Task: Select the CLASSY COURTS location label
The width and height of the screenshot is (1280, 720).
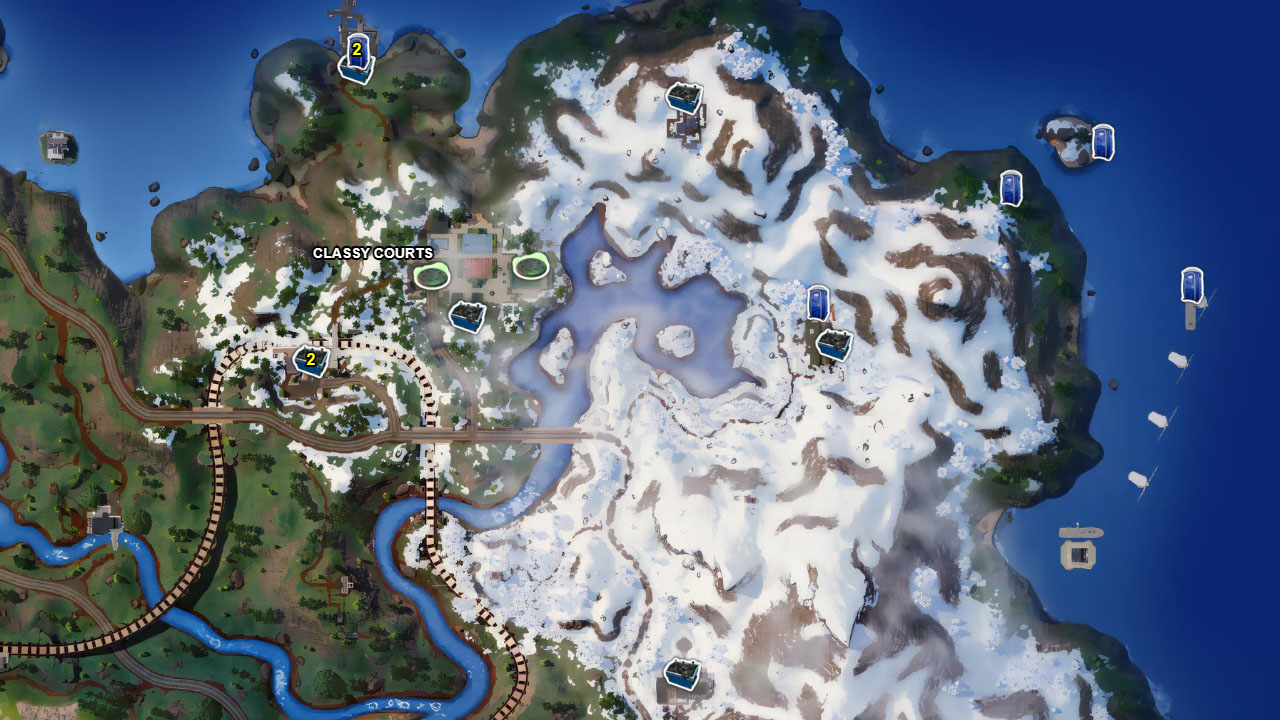Action: click(x=373, y=253)
